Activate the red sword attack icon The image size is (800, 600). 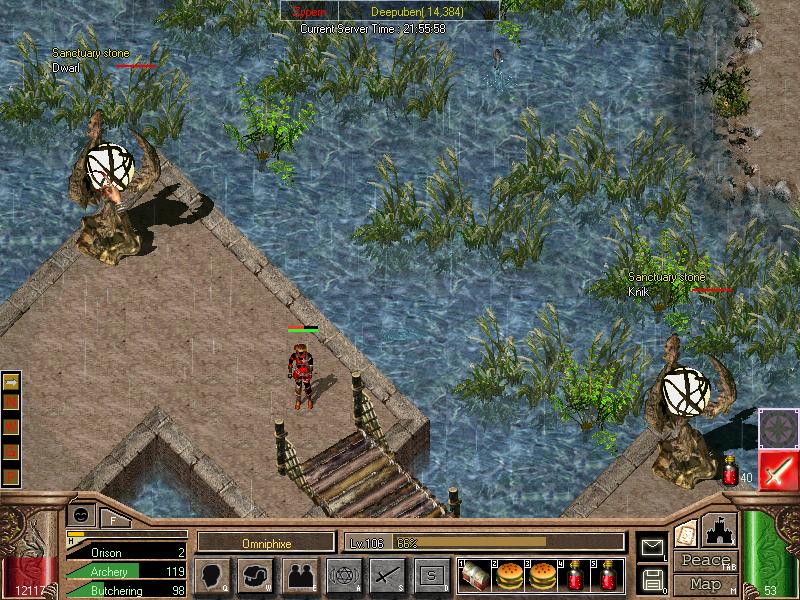[778, 470]
